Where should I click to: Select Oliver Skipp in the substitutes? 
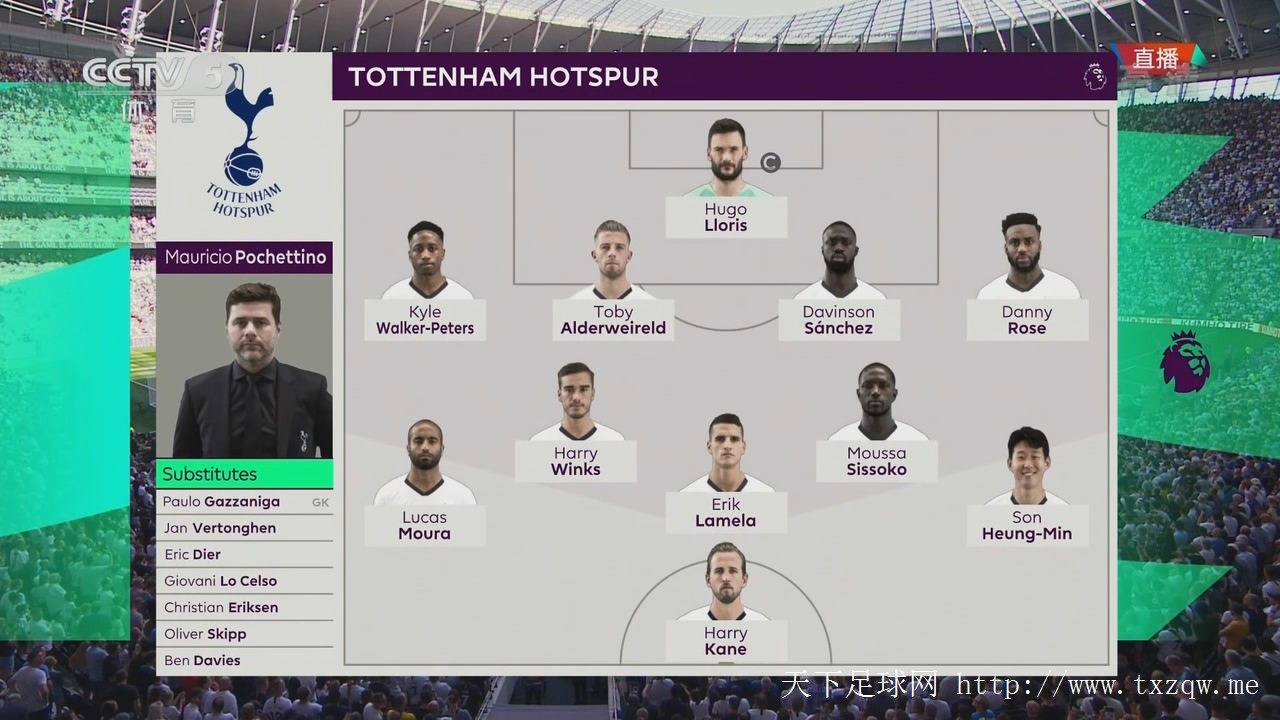pyautogui.click(x=205, y=634)
